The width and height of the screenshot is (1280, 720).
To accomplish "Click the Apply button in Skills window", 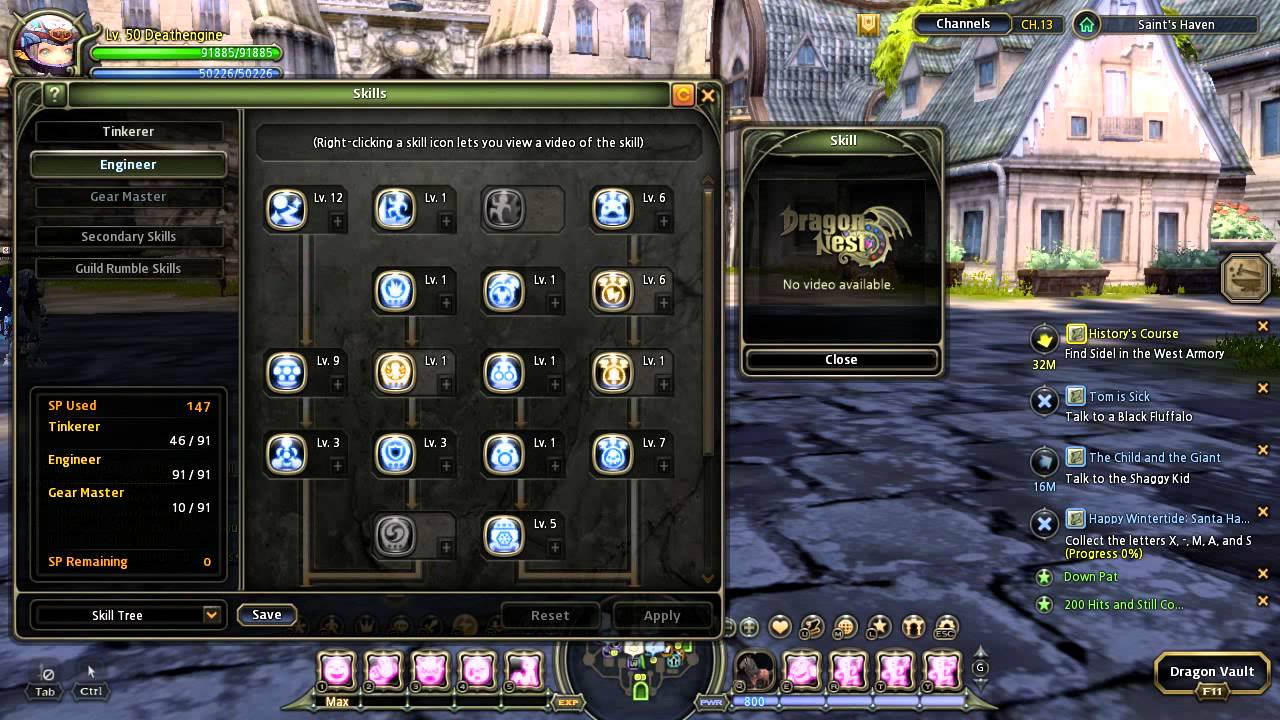I will [x=661, y=616].
